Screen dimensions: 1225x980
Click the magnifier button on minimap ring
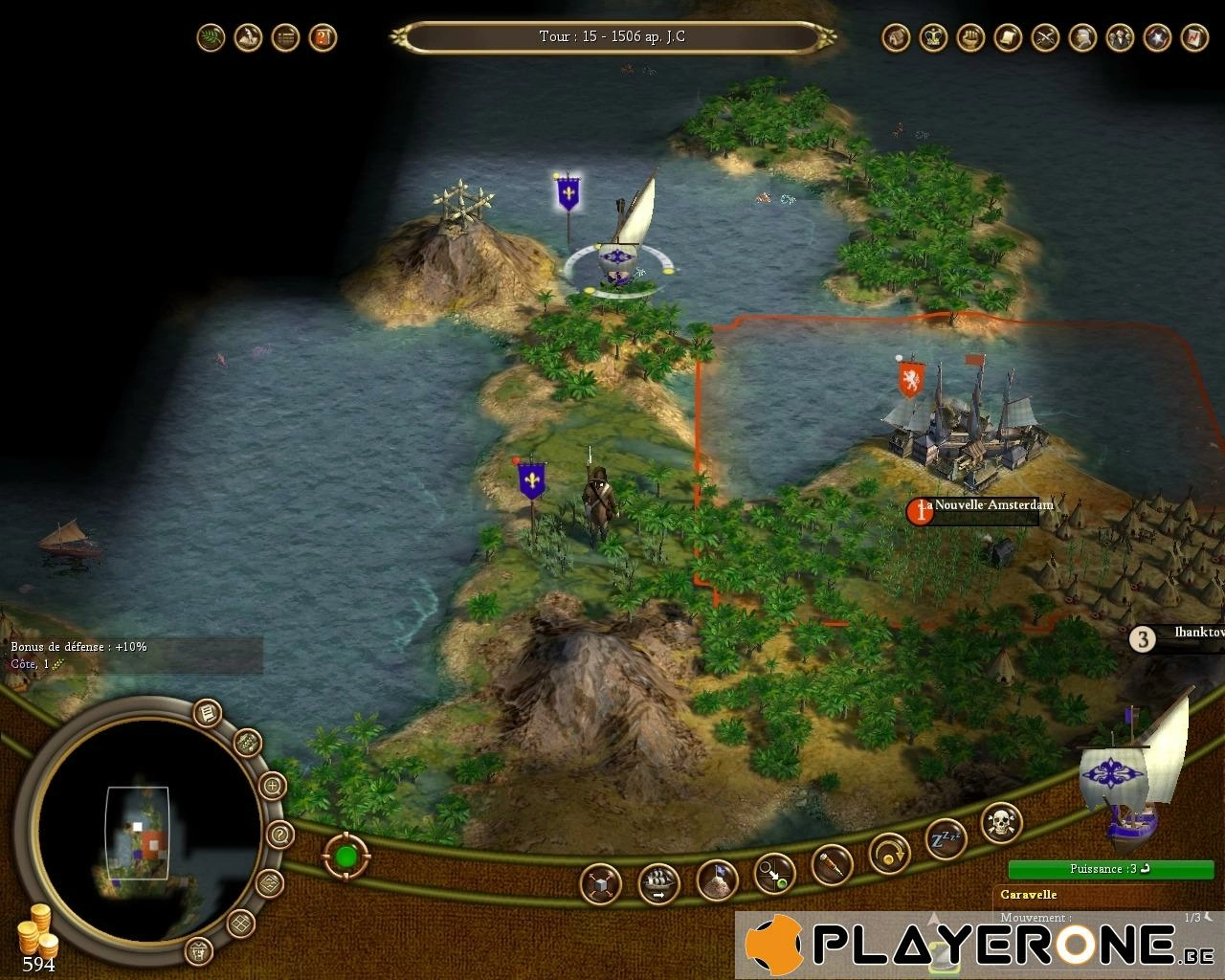272,787
